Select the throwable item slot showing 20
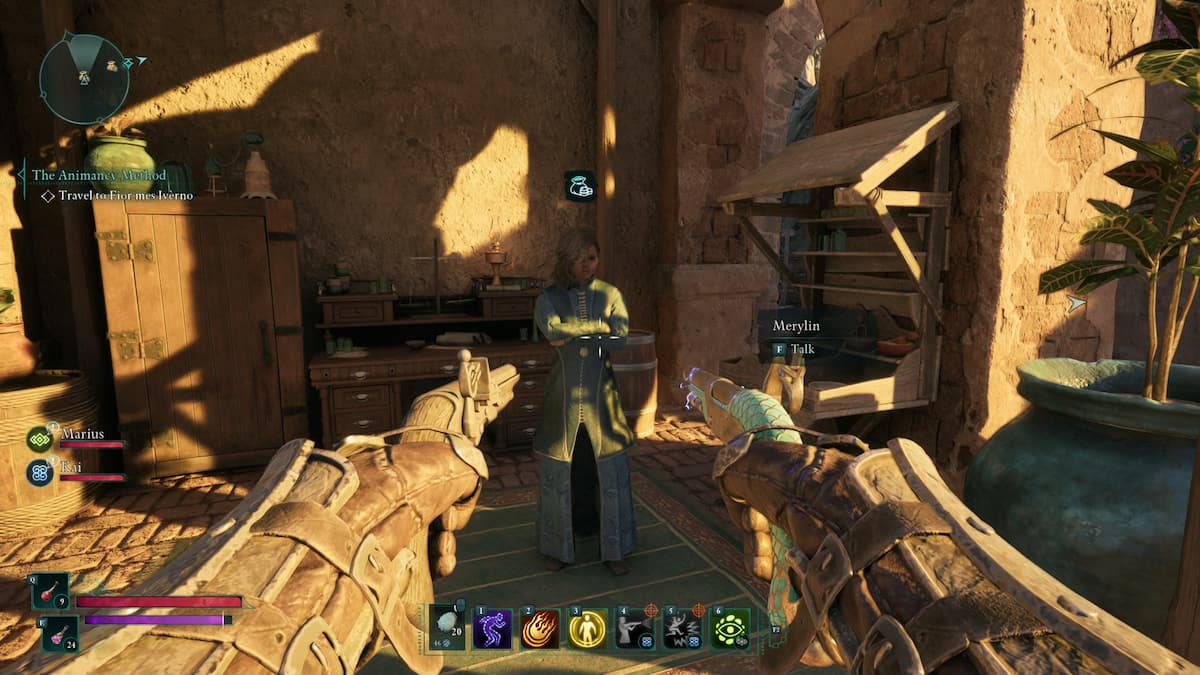Viewport: 1200px width, 675px height. point(448,628)
